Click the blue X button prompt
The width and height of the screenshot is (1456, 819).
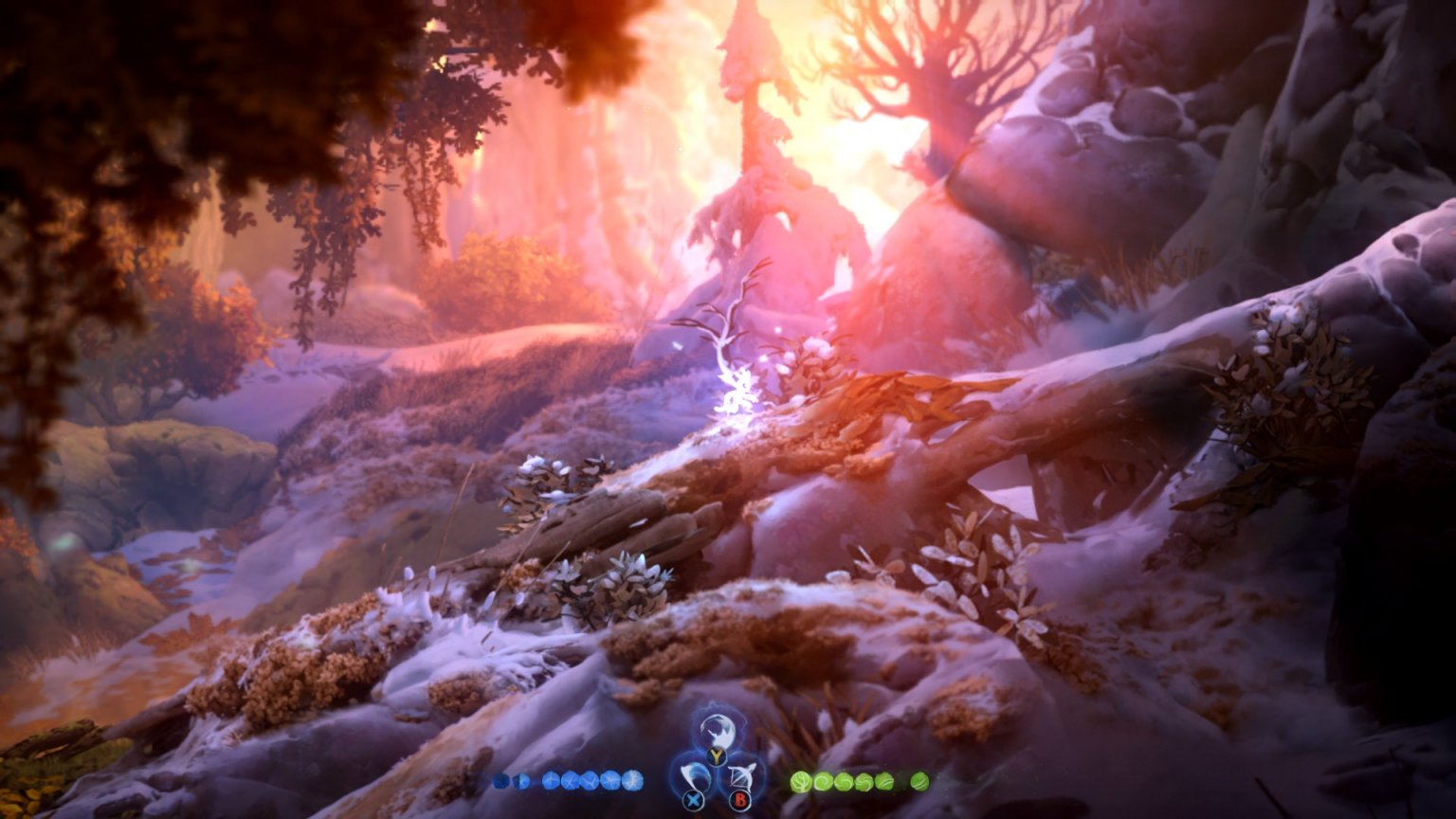[x=693, y=799]
